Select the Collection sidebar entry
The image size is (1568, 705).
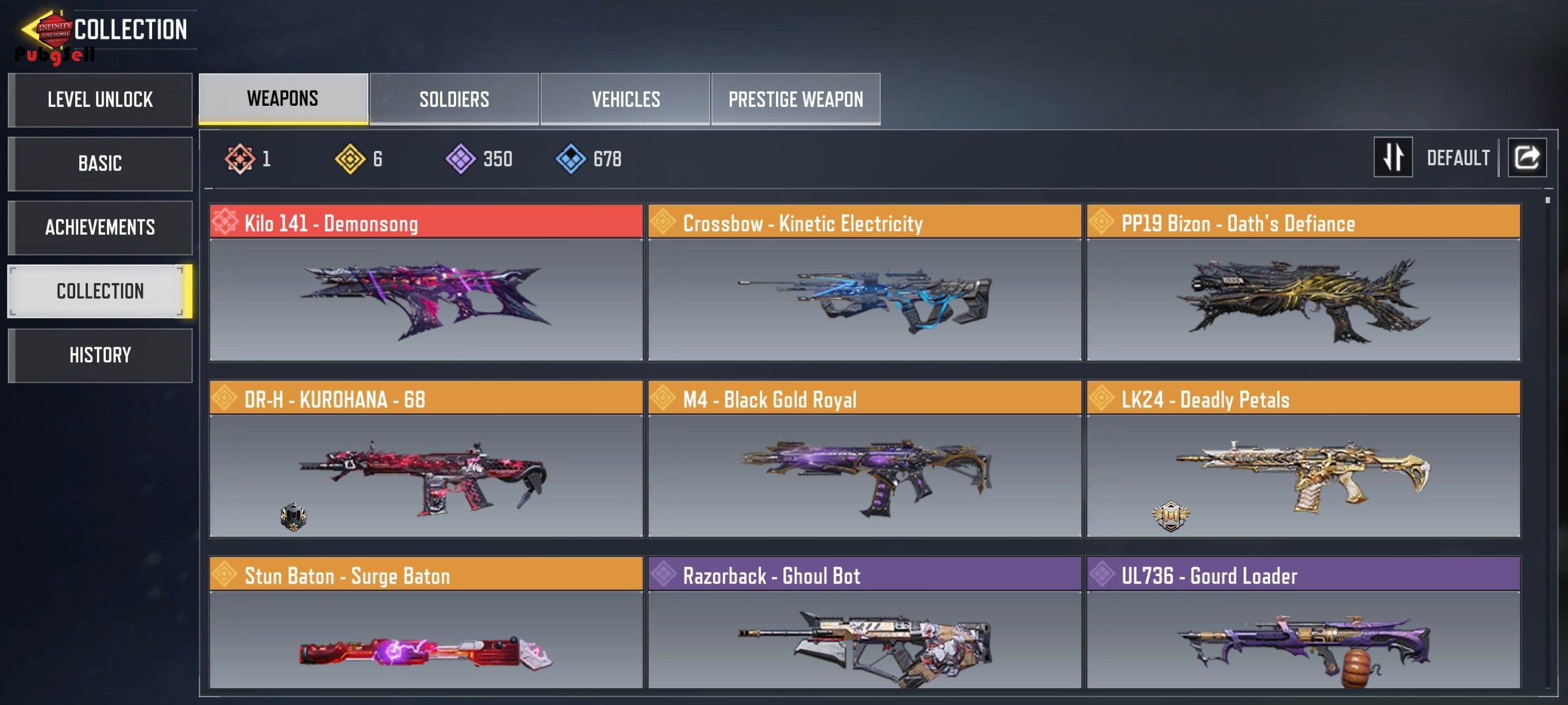pos(100,291)
